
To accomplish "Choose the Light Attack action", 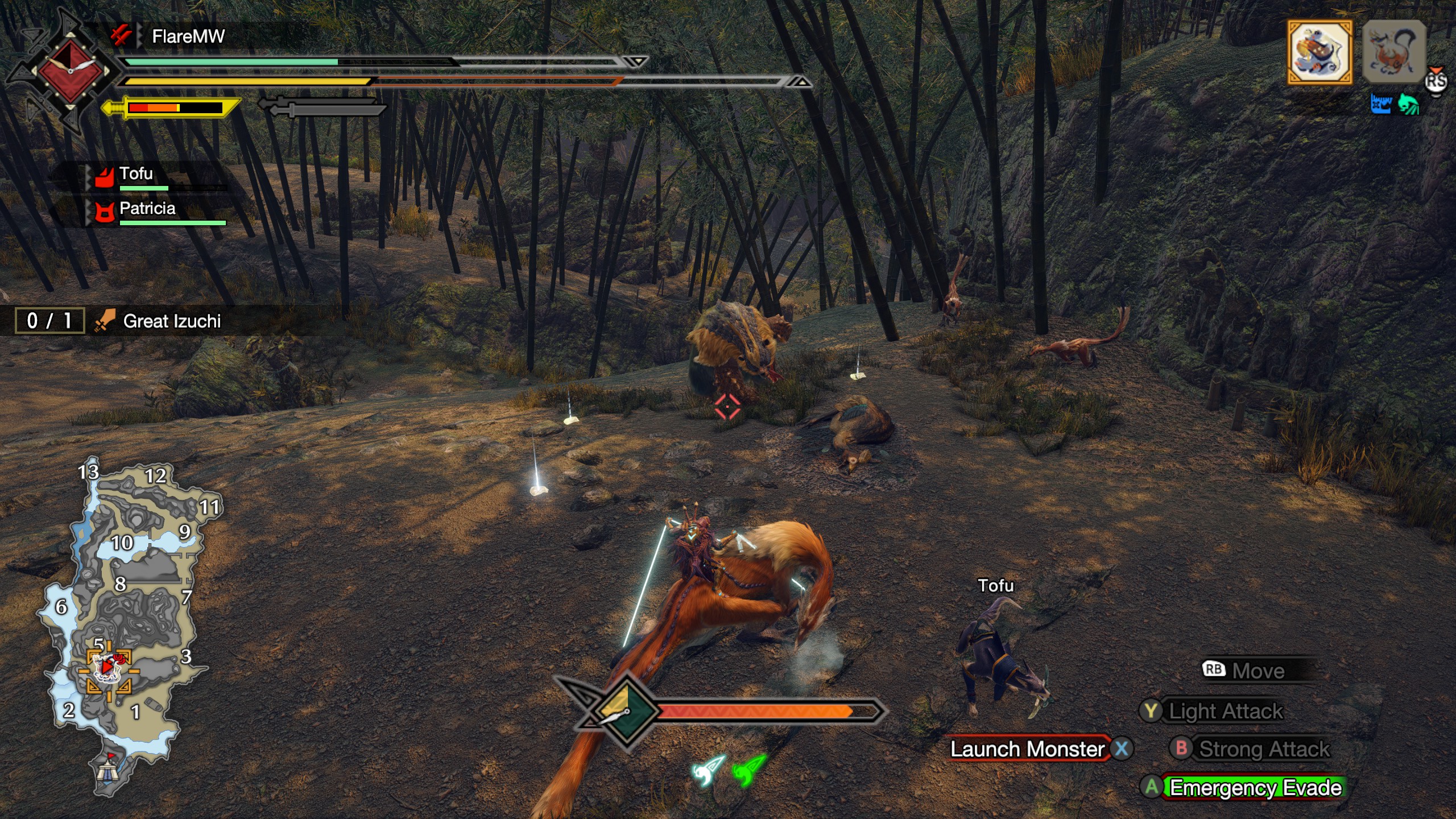I will [x=1225, y=711].
